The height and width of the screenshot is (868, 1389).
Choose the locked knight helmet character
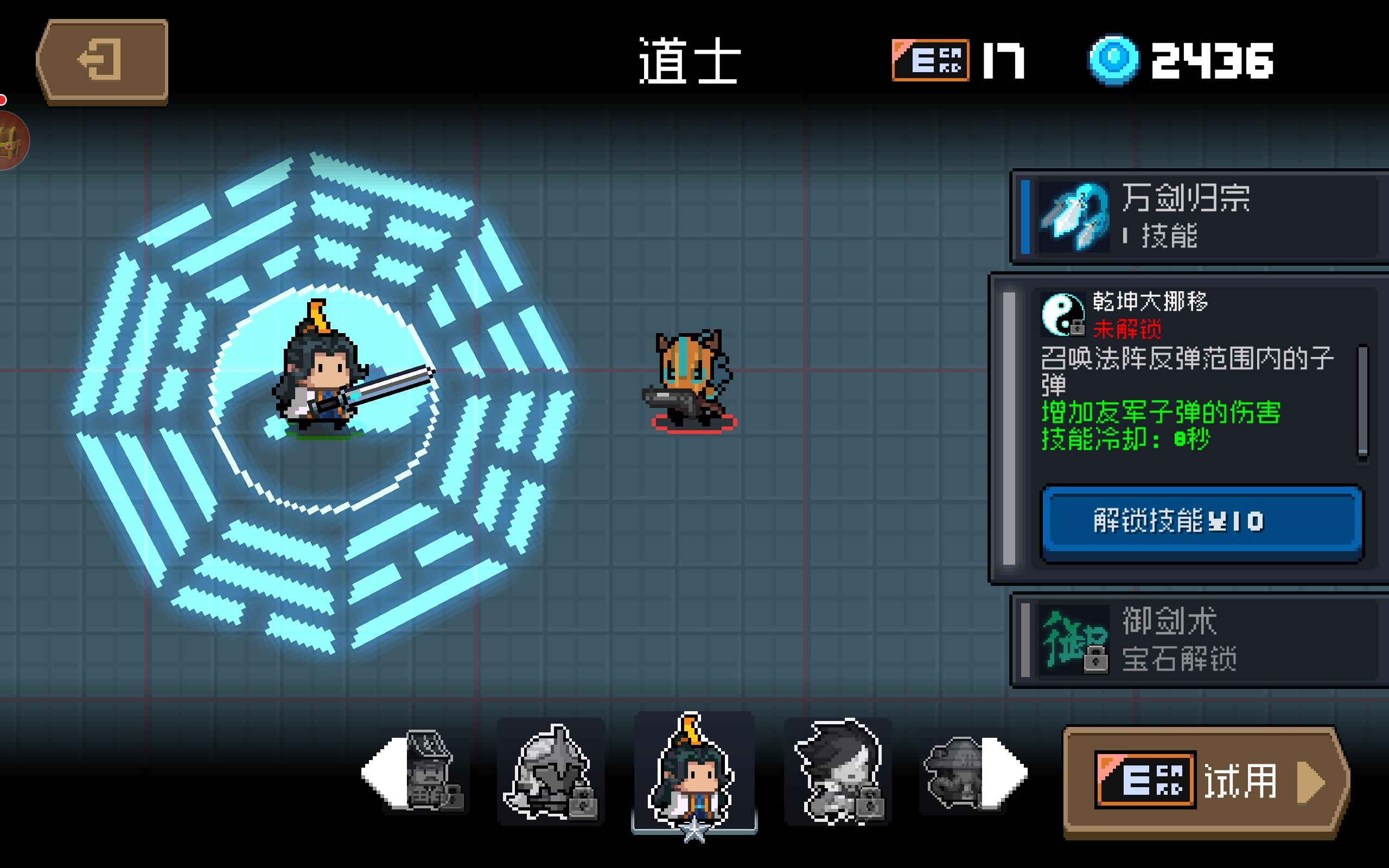click(551, 771)
